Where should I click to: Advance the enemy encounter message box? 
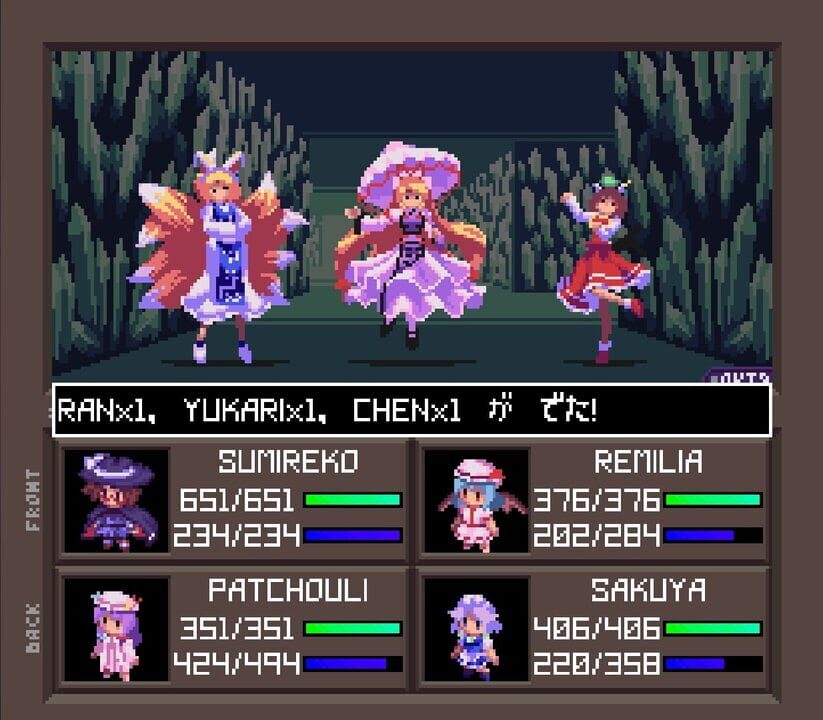pyautogui.click(x=411, y=410)
